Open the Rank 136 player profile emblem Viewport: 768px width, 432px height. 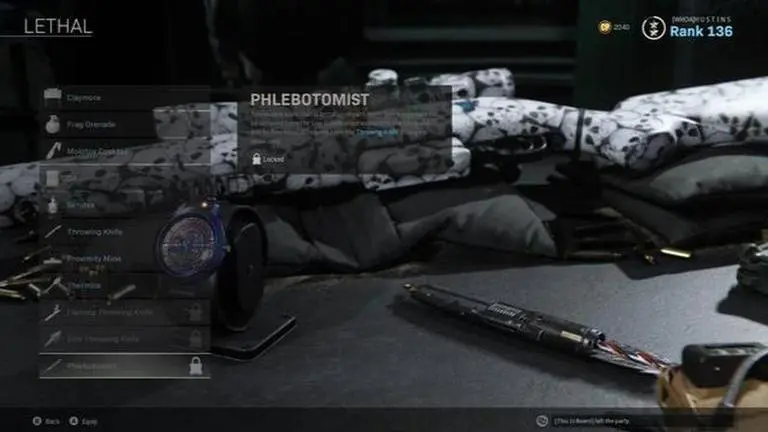click(x=654, y=29)
